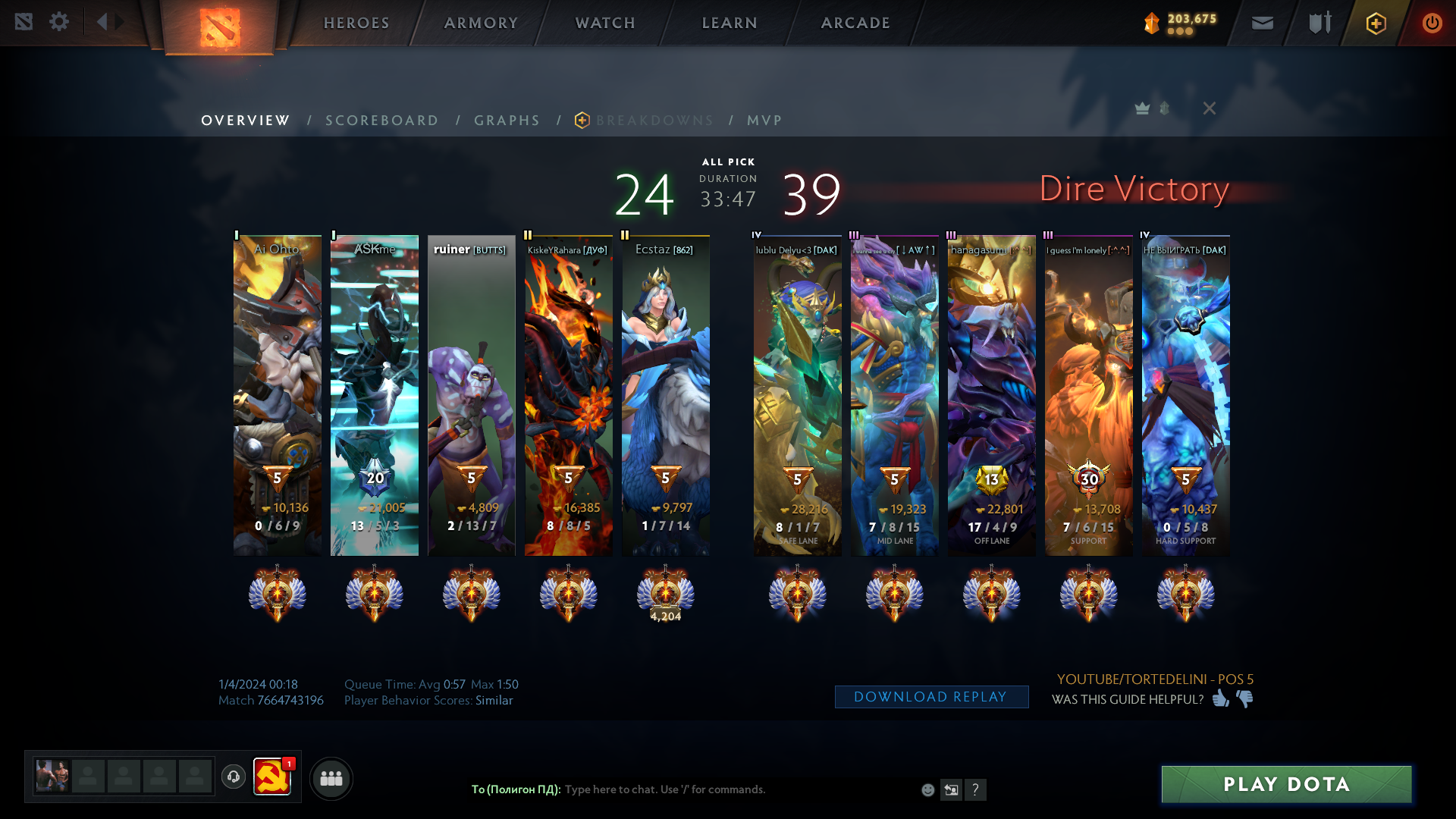
Task: Open the mail envelope inbox
Action: click(x=1263, y=23)
